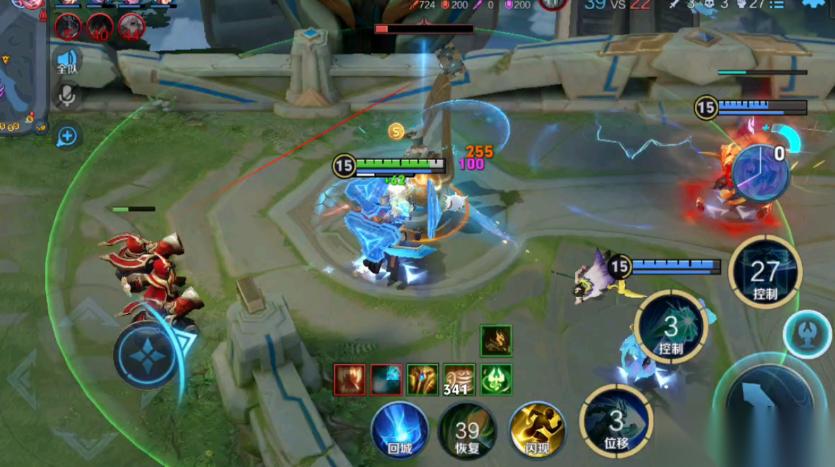Screen dimensions: 835x467
Task: Cast the 控制 ultimate showing cooldown 27
Action: click(764, 272)
